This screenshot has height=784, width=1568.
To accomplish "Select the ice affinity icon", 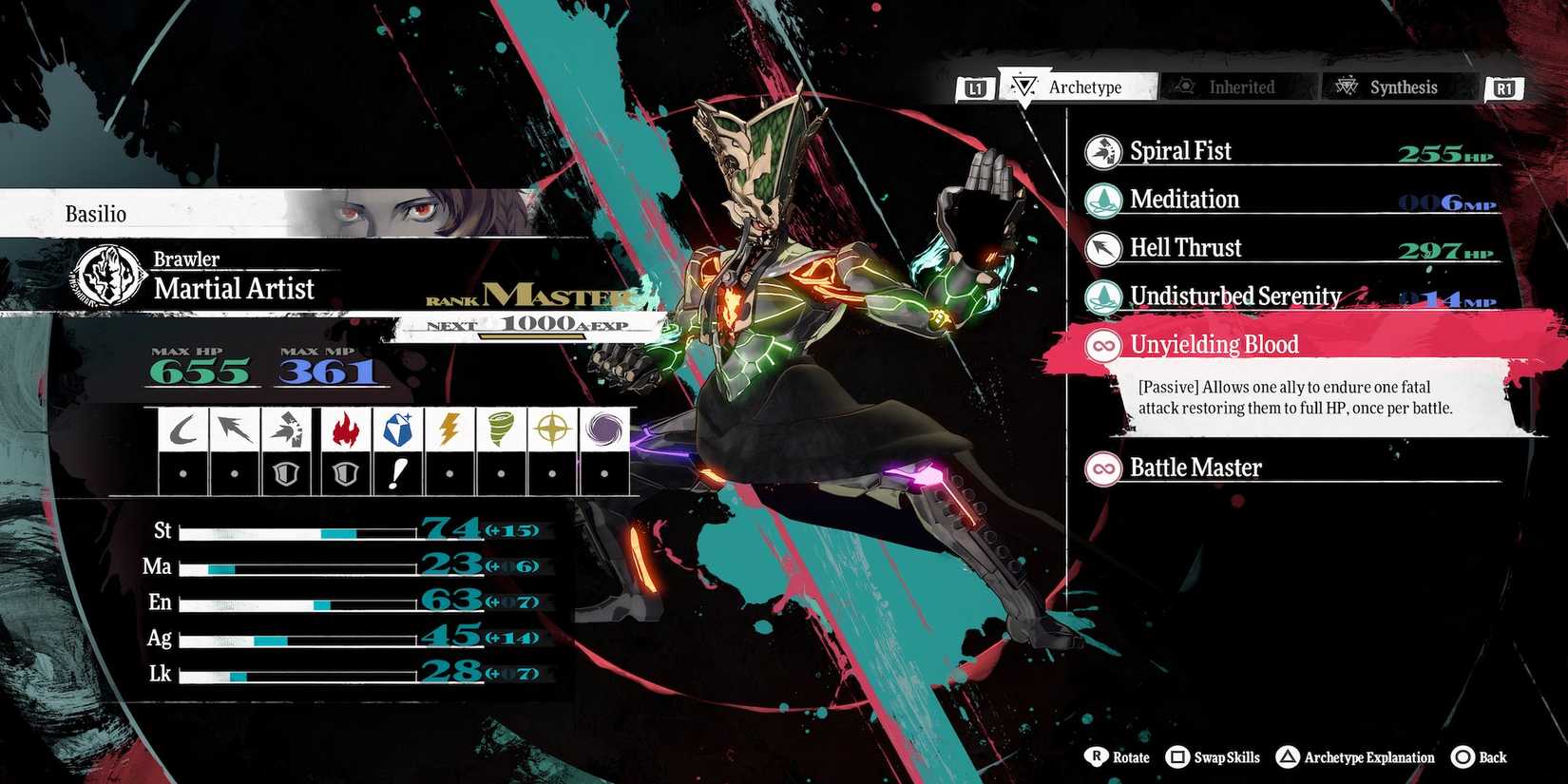I will pyautogui.click(x=399, y=429).
